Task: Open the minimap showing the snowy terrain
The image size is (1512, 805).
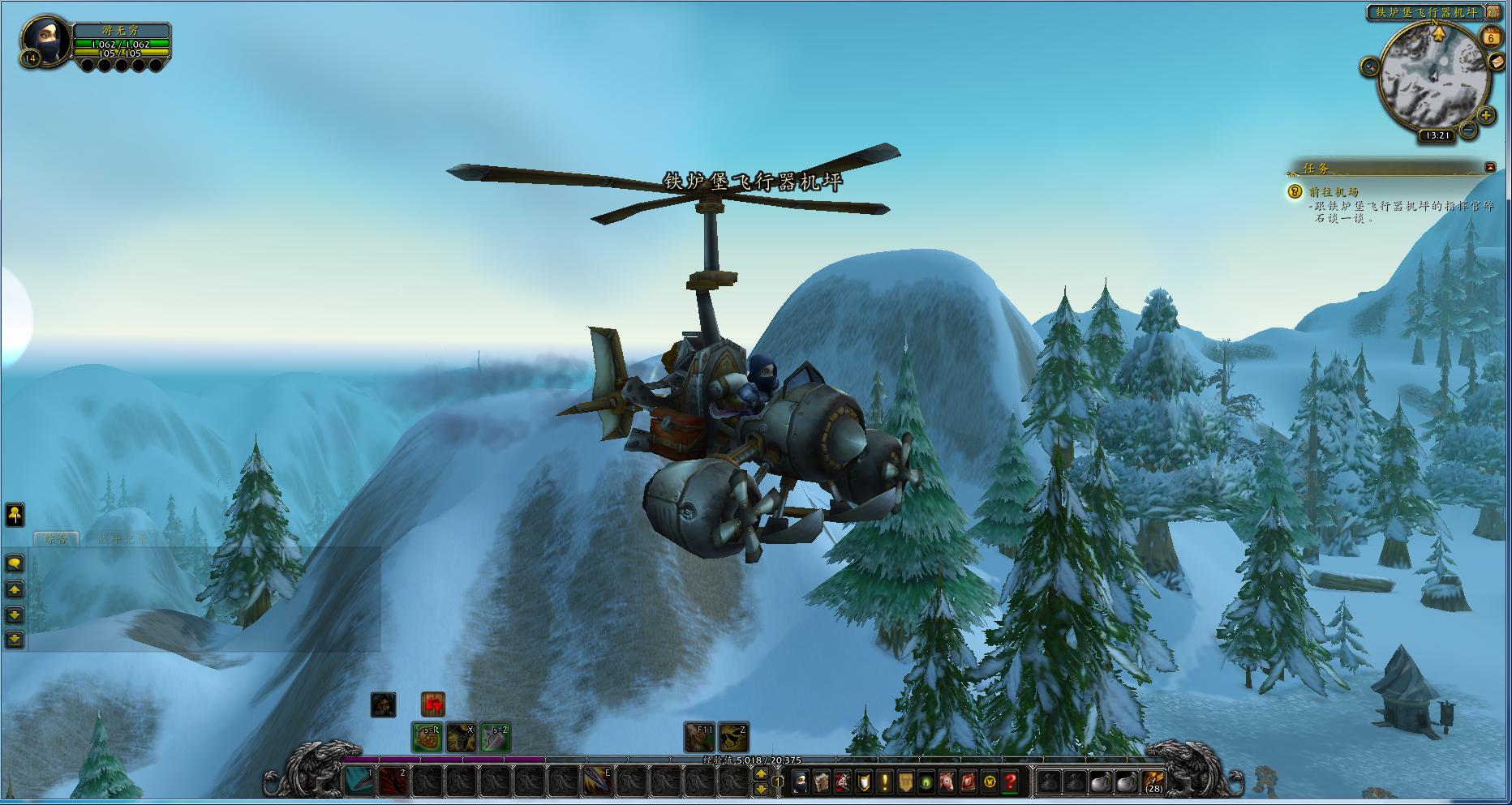Action: [x=1437, y=77]
